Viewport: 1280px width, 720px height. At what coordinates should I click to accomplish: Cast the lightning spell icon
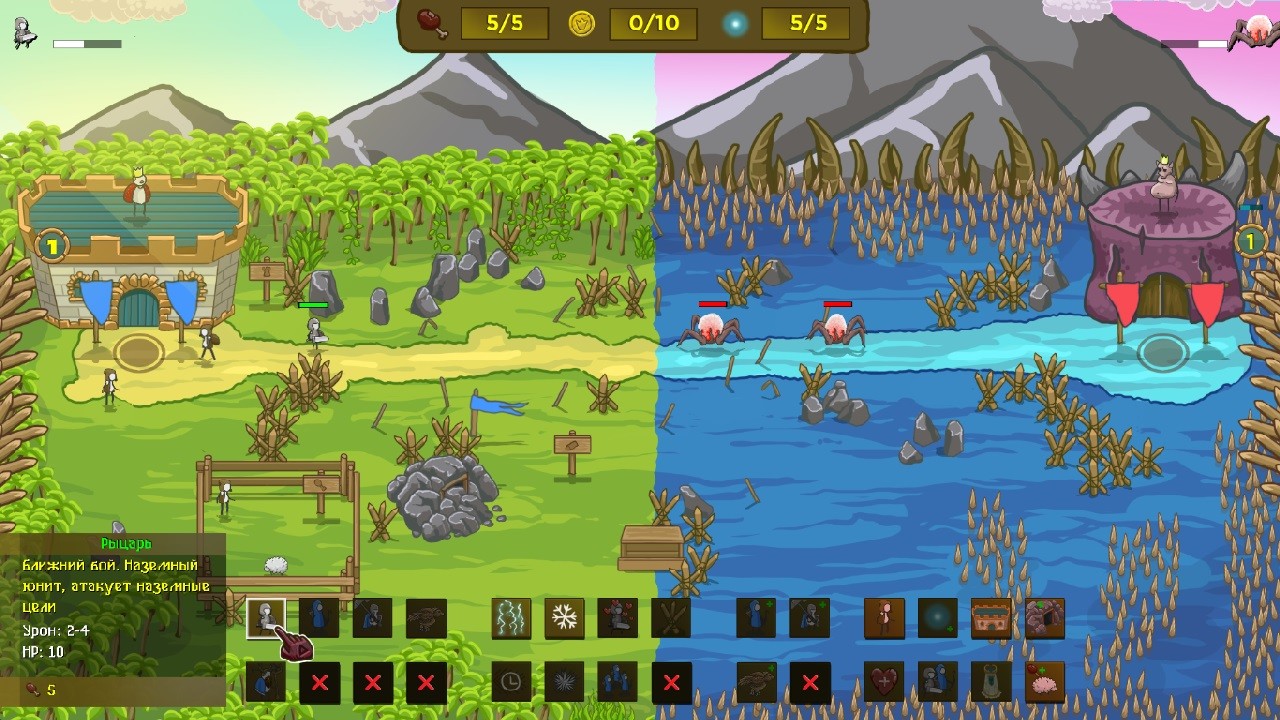point(510,618)
